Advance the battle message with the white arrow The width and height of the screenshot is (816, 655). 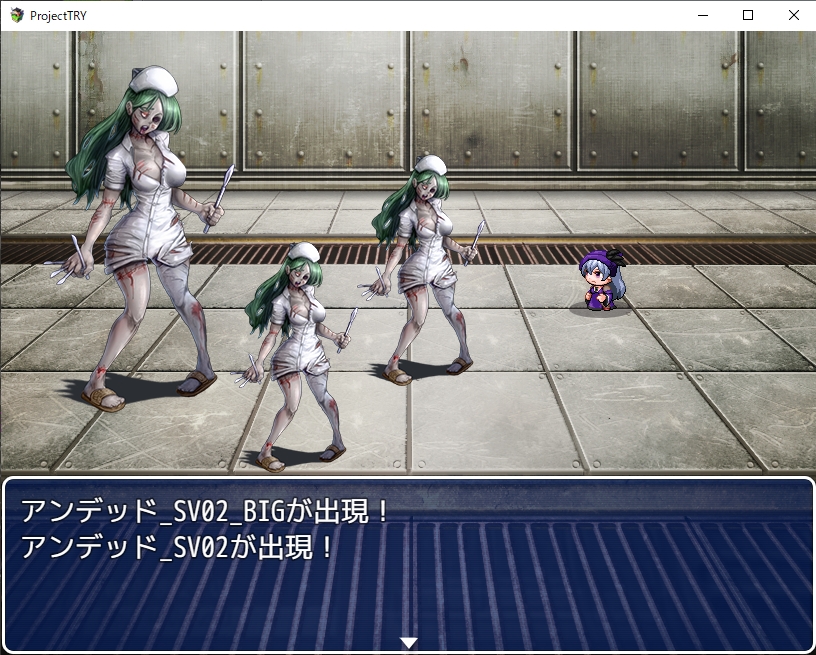click(x=408, y=642)
